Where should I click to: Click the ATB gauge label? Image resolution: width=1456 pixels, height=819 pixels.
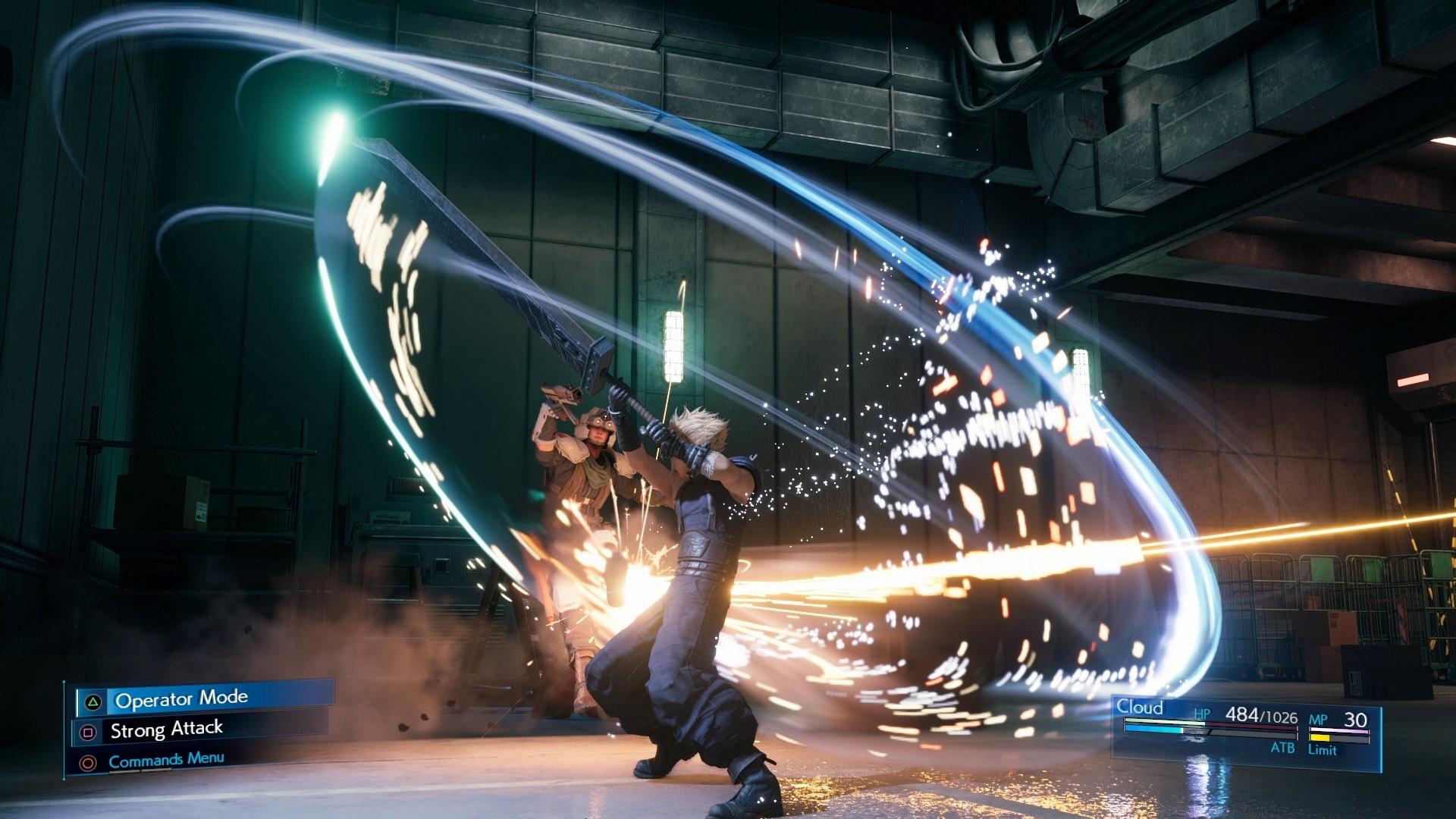1283,749
